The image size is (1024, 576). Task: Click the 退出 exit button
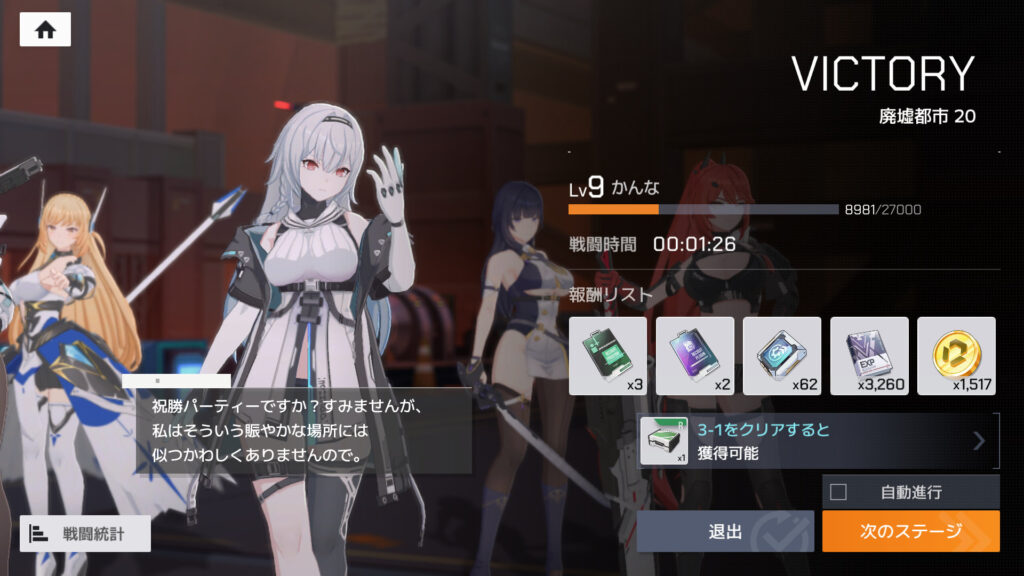click(725, 531)
